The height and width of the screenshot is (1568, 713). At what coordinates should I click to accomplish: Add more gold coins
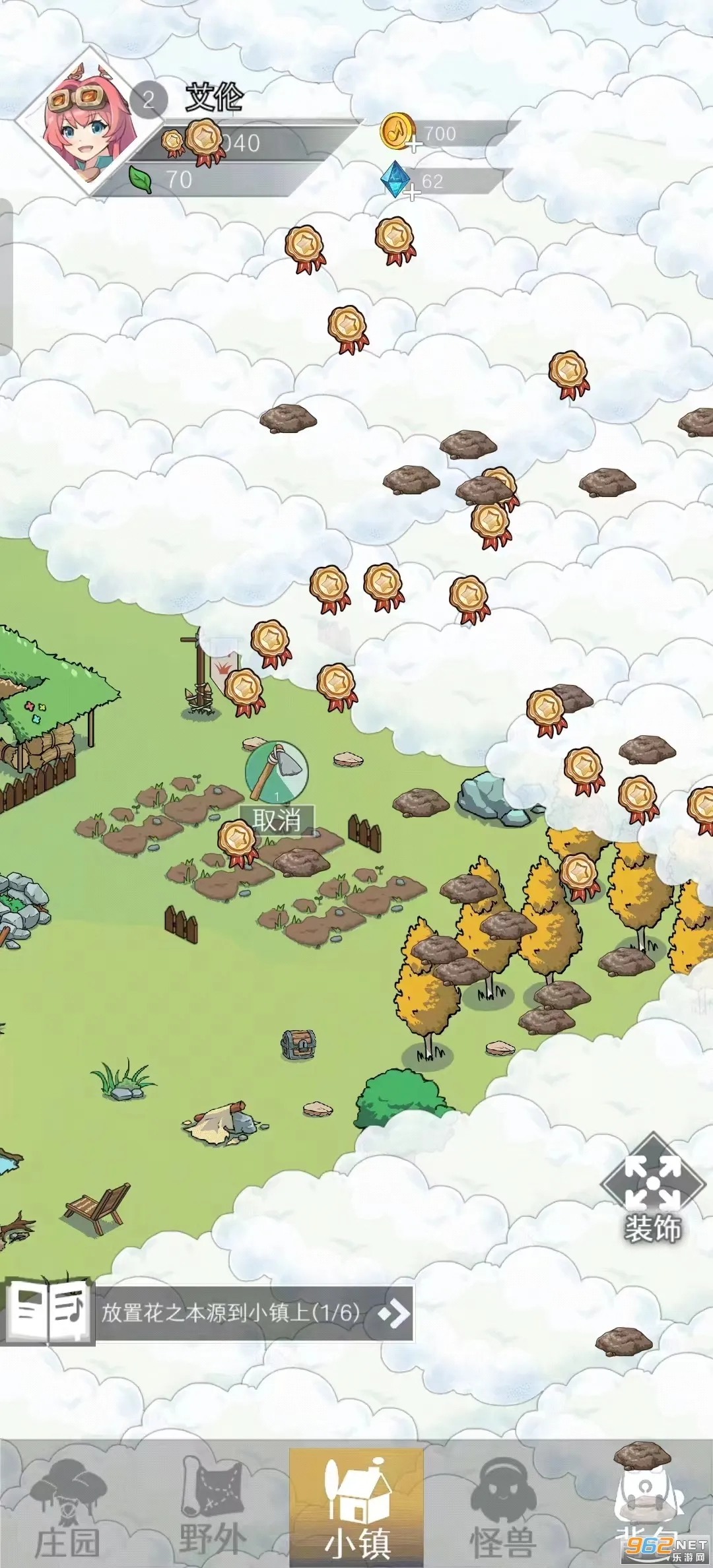pyautogui.click(x=413, y=145)
